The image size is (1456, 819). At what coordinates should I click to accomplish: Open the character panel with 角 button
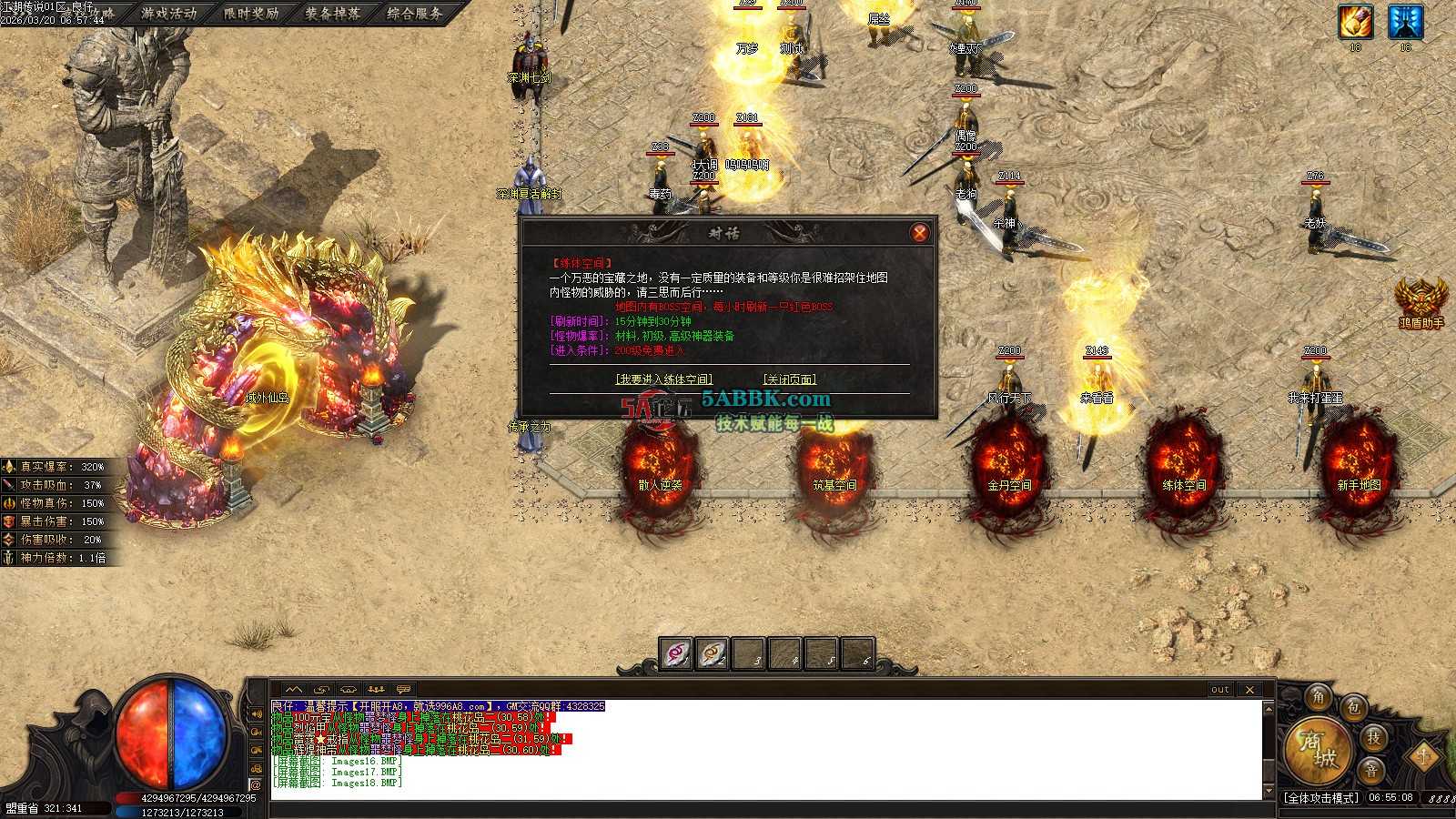click(1318, 697)
